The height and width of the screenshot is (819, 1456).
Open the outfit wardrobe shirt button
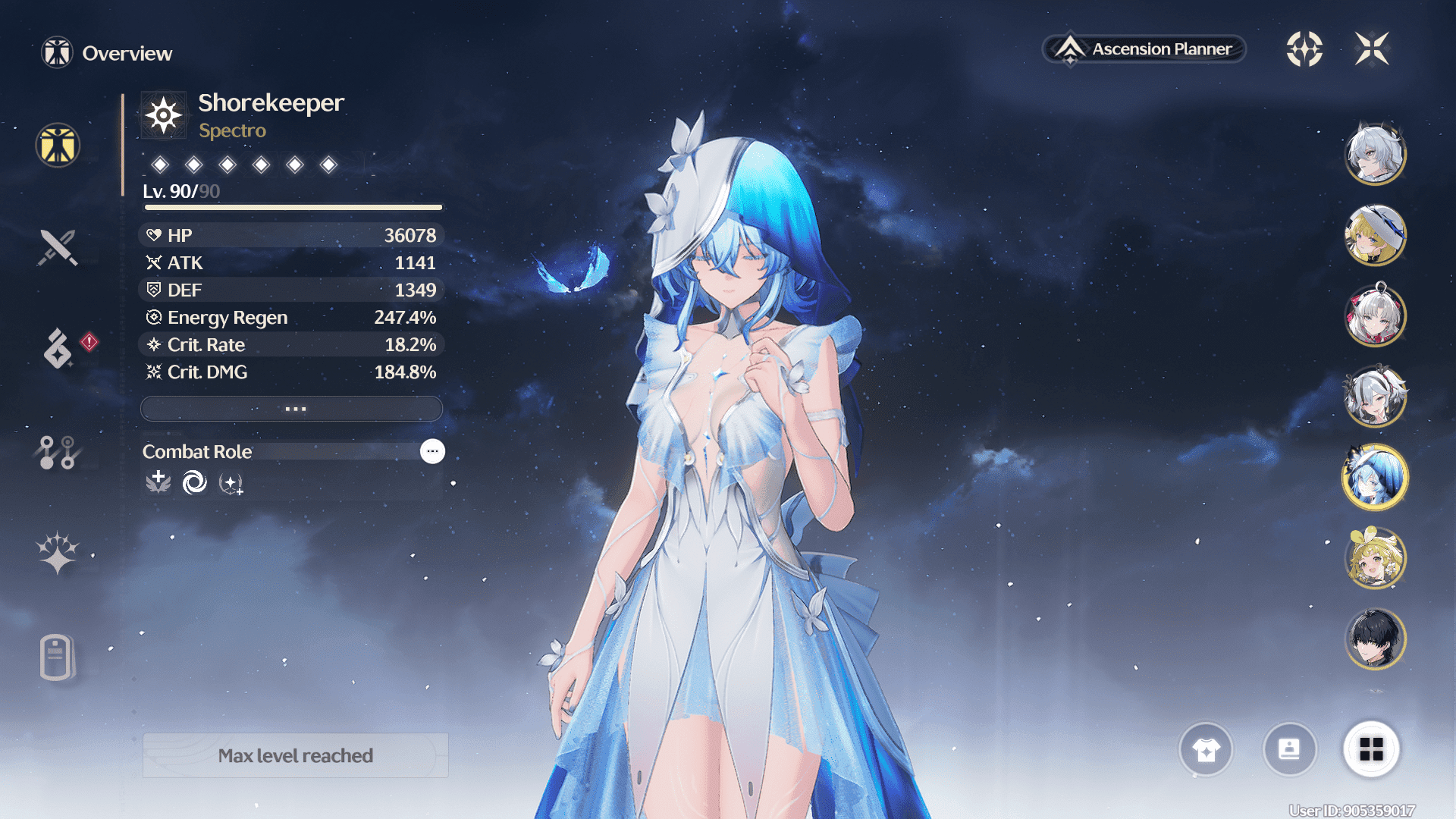point(1206,749)
